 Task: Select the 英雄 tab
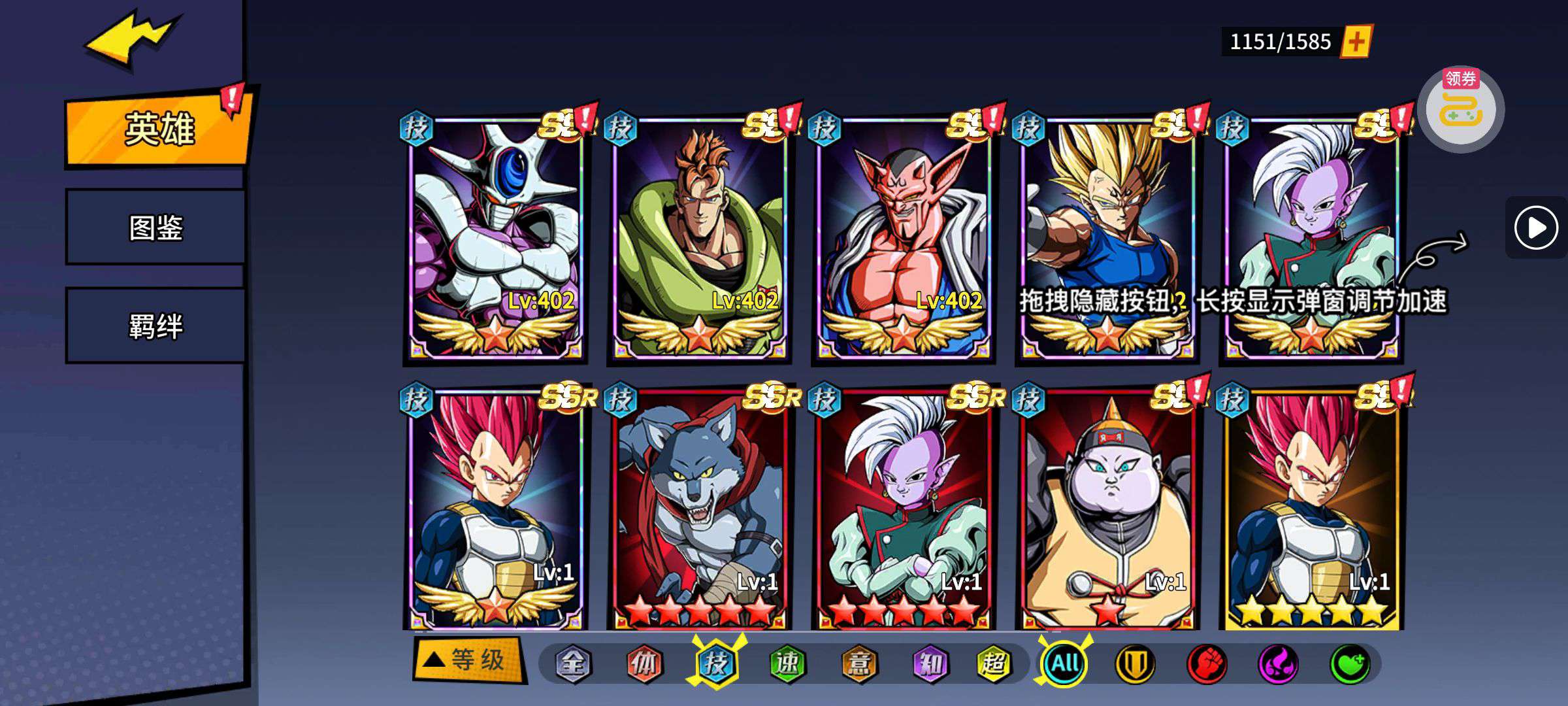[158, 129]
